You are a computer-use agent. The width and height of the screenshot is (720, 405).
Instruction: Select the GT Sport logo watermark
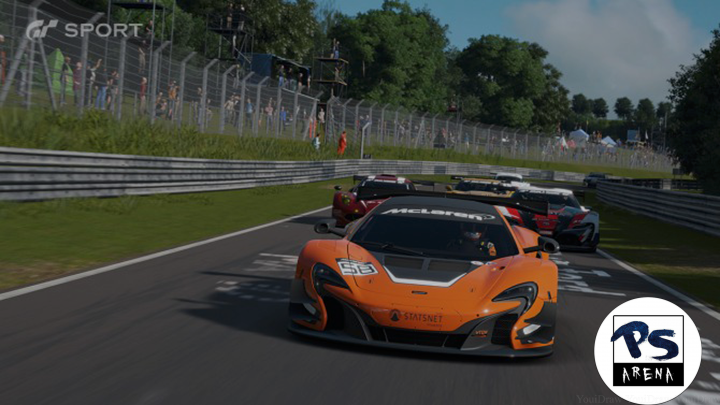point(84,30)
